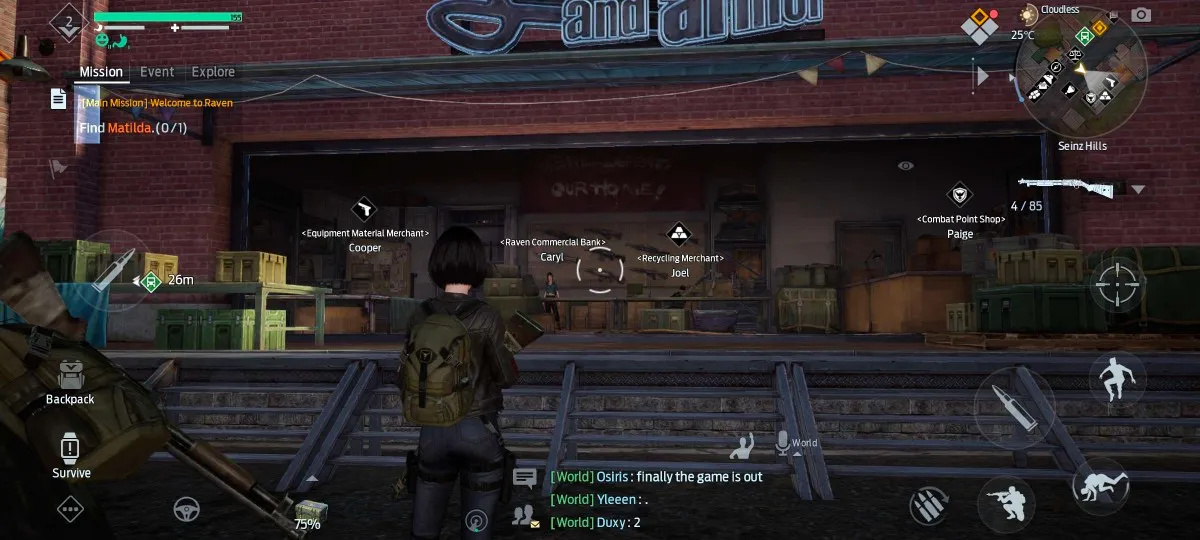Open the chat message bubble icon
Image resolution: width=1200 pixels, height=540 pixels.
coord(524,477)
